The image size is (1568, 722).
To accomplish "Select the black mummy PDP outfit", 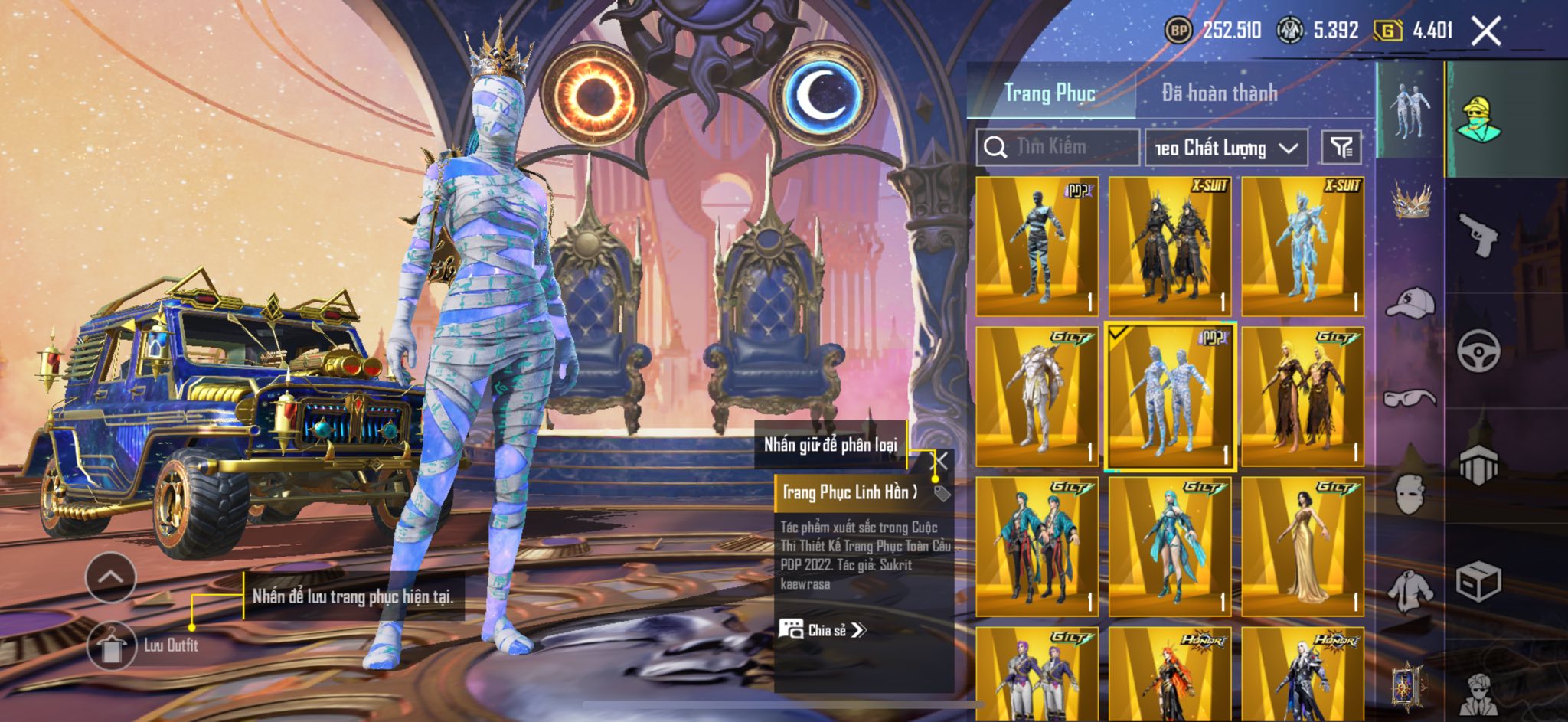I will click(1037, 246).
